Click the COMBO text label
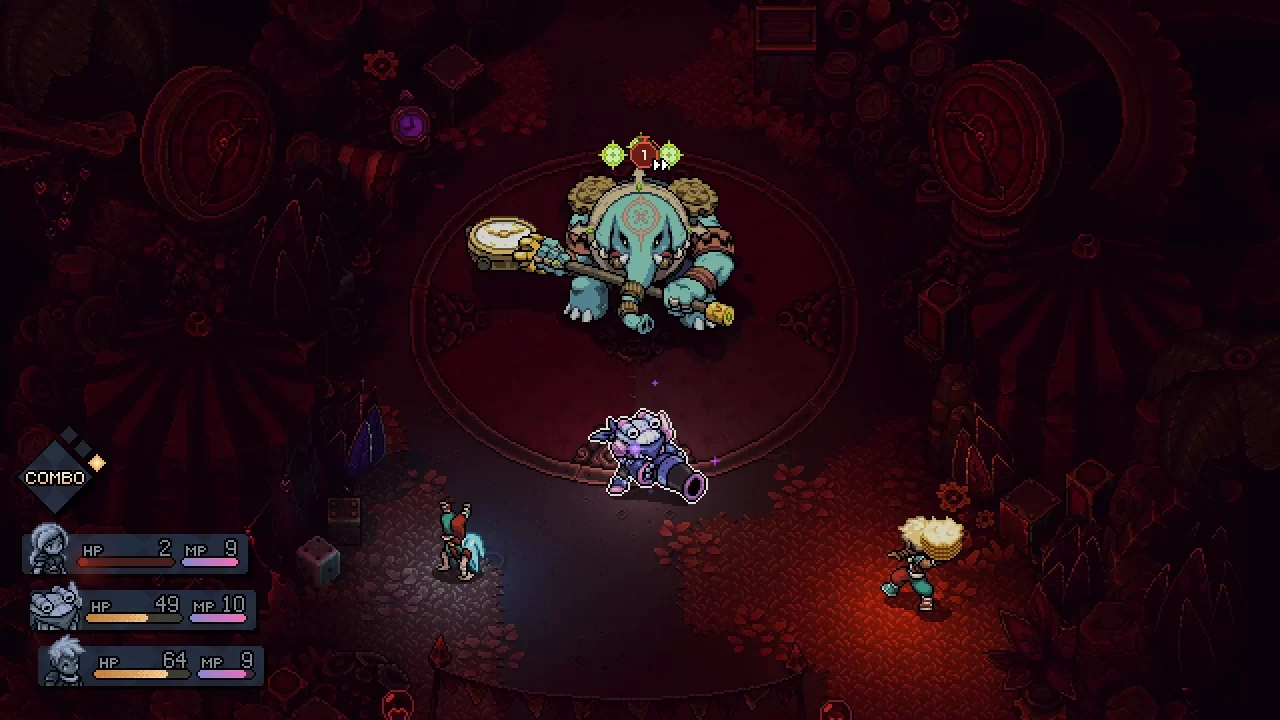The height and width of the screenshot is (720, 1280). (55, 477)
